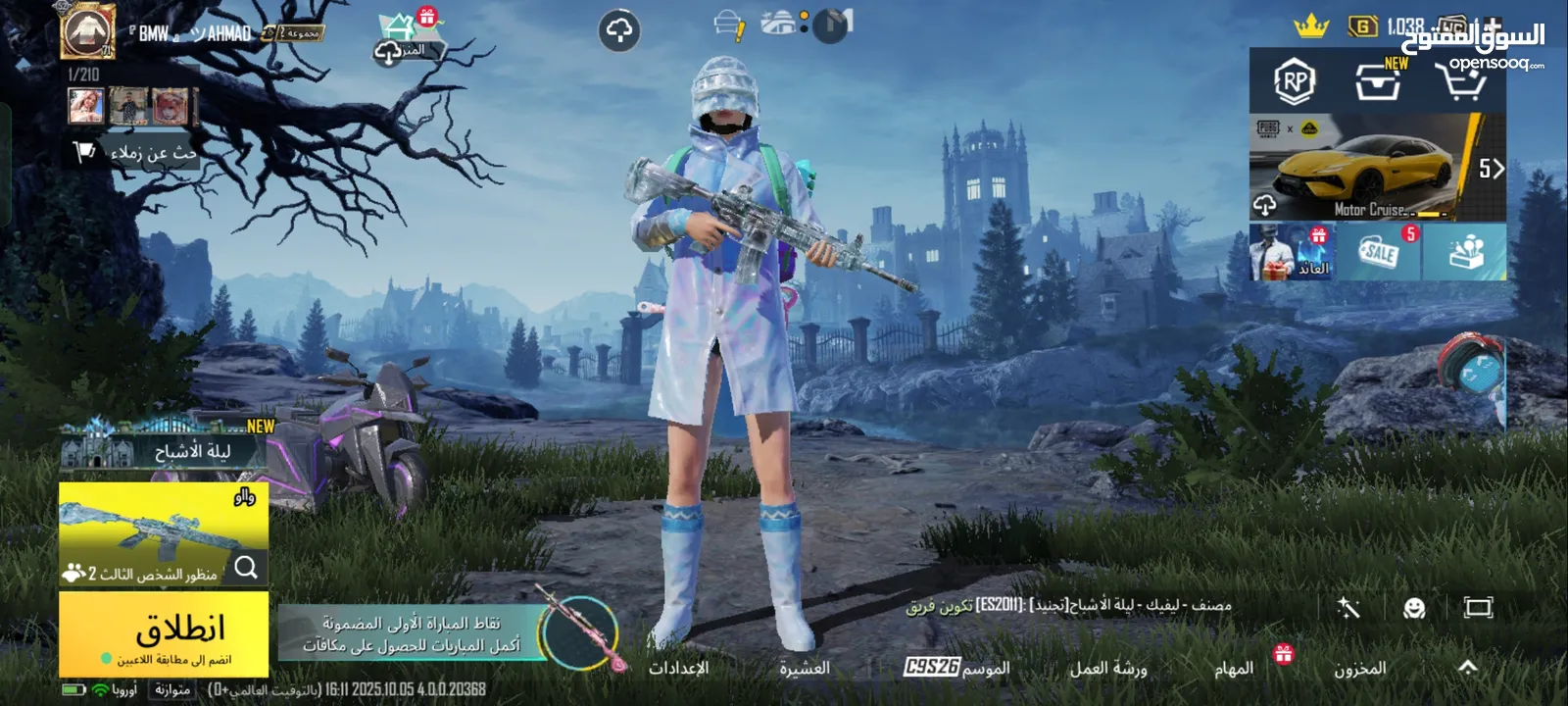Screen dimensions: 1568x706
Task: Open the المهام missions menu
Action: click(x=1234, y=669)
